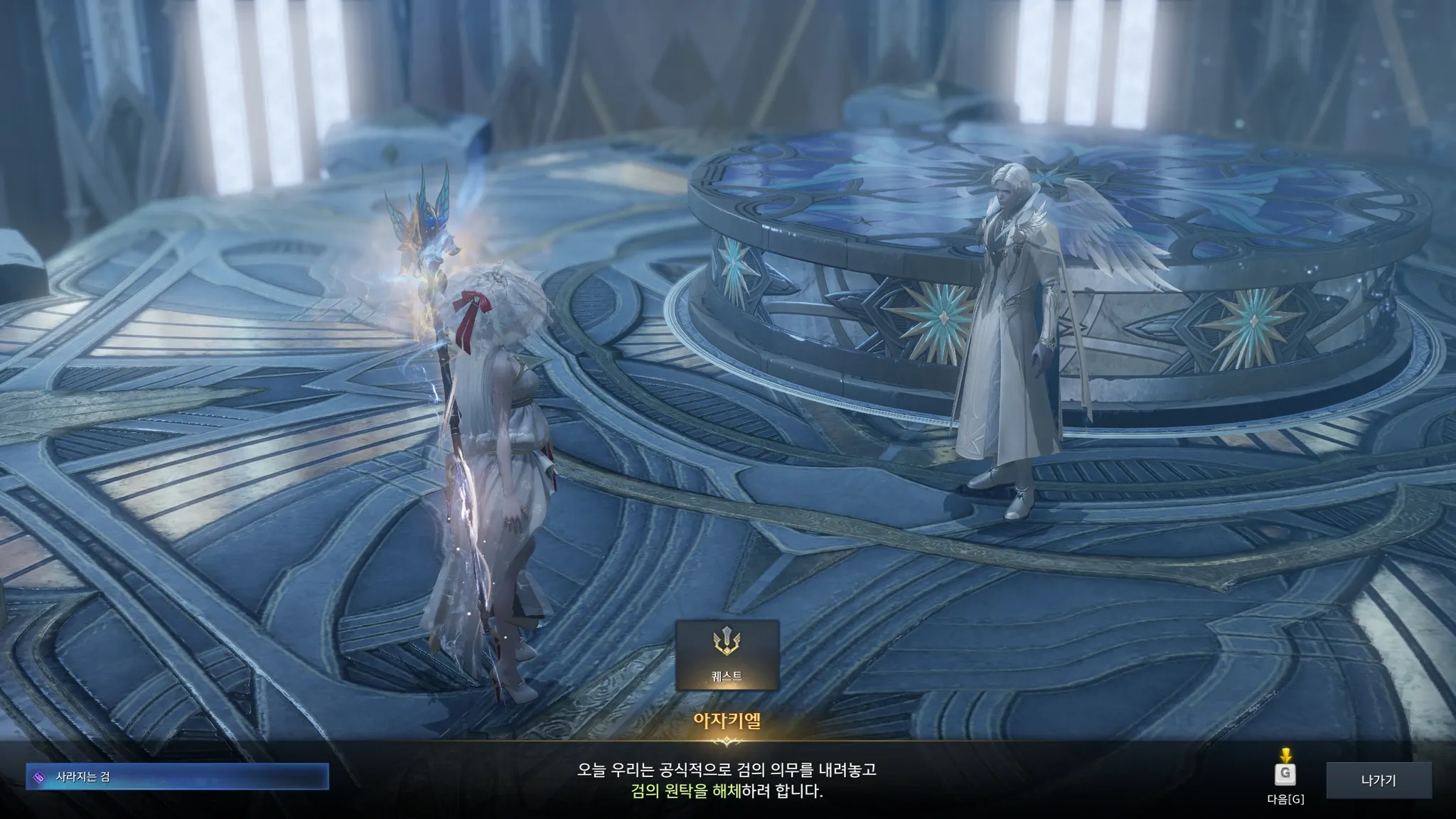Select the 퀘스트 quest dialogue option

tap(727, 655)
